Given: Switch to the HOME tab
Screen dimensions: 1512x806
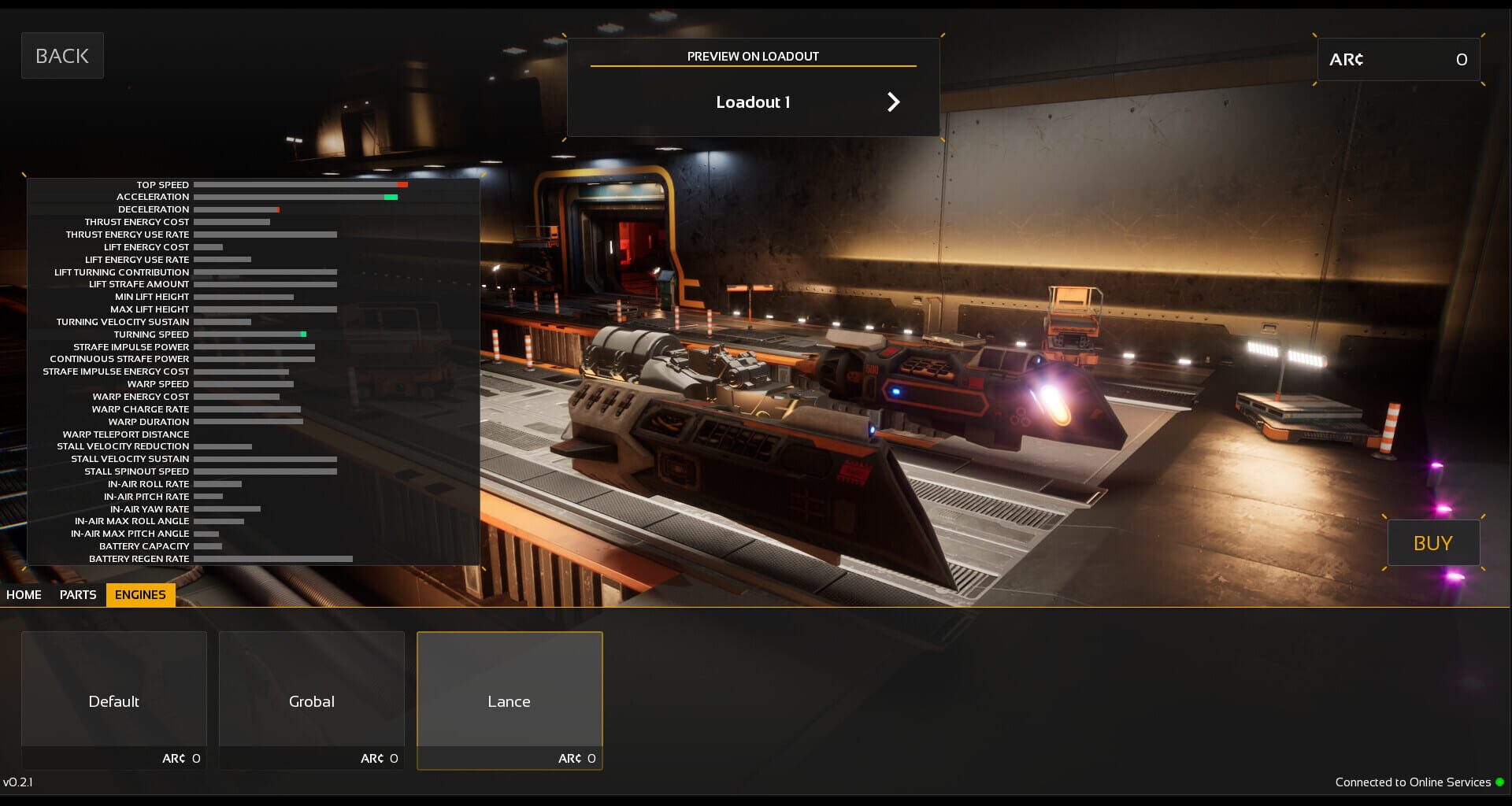Looking at the screenshot, I should (24, 595).
